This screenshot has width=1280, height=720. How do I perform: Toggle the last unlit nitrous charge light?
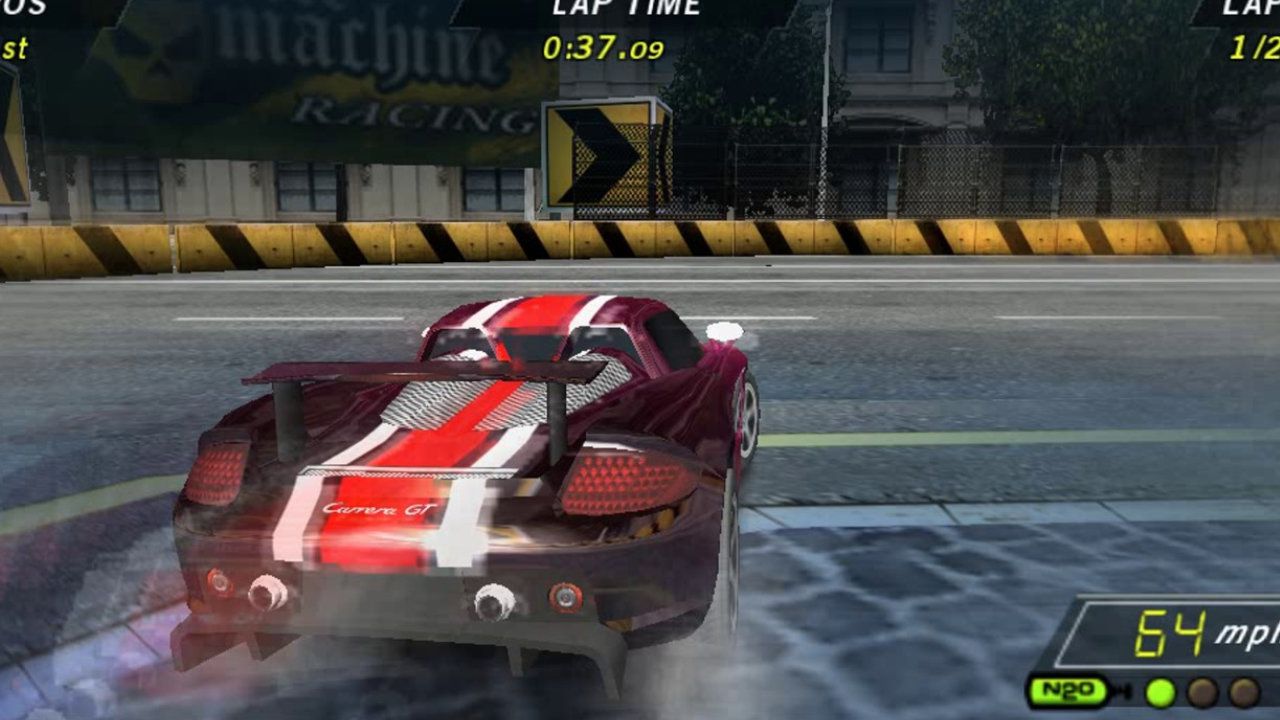point(1245,690)
